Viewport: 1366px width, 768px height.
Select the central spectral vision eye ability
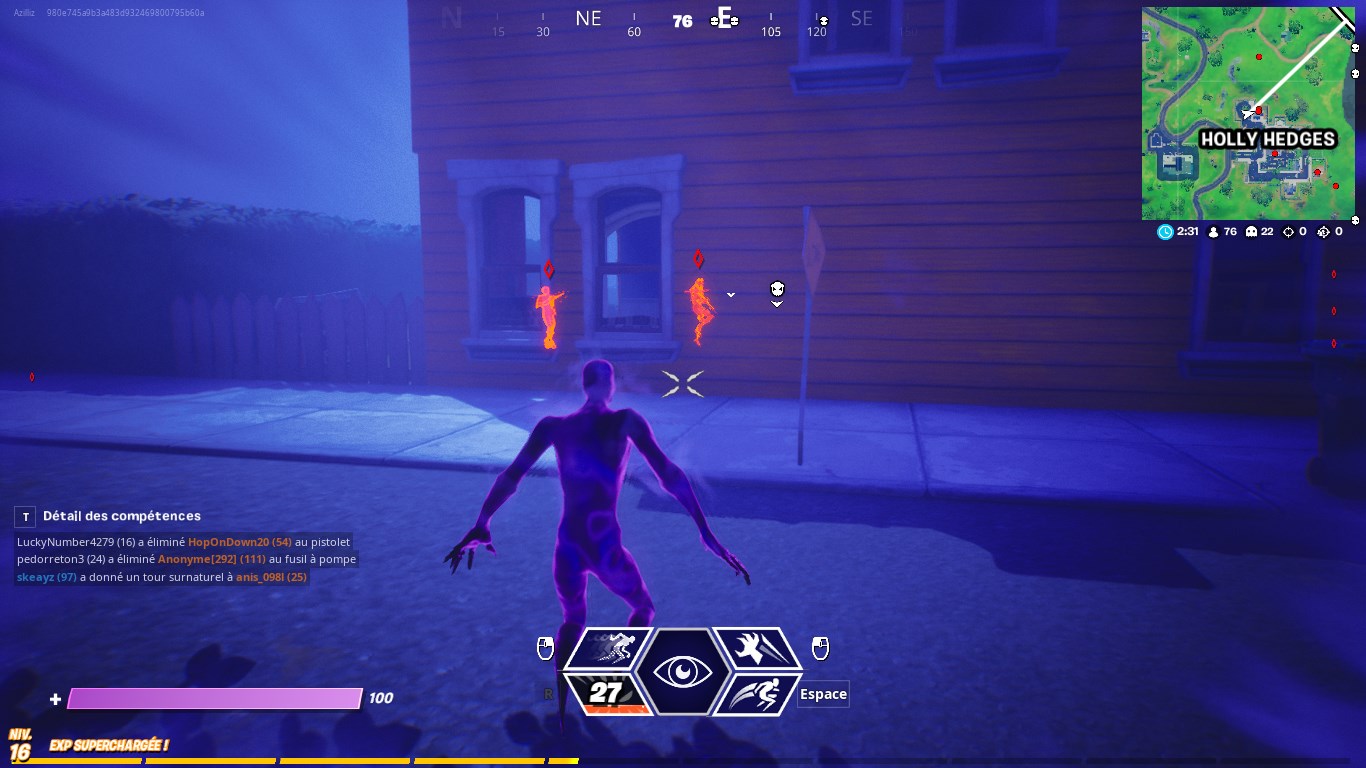(682, 671)
